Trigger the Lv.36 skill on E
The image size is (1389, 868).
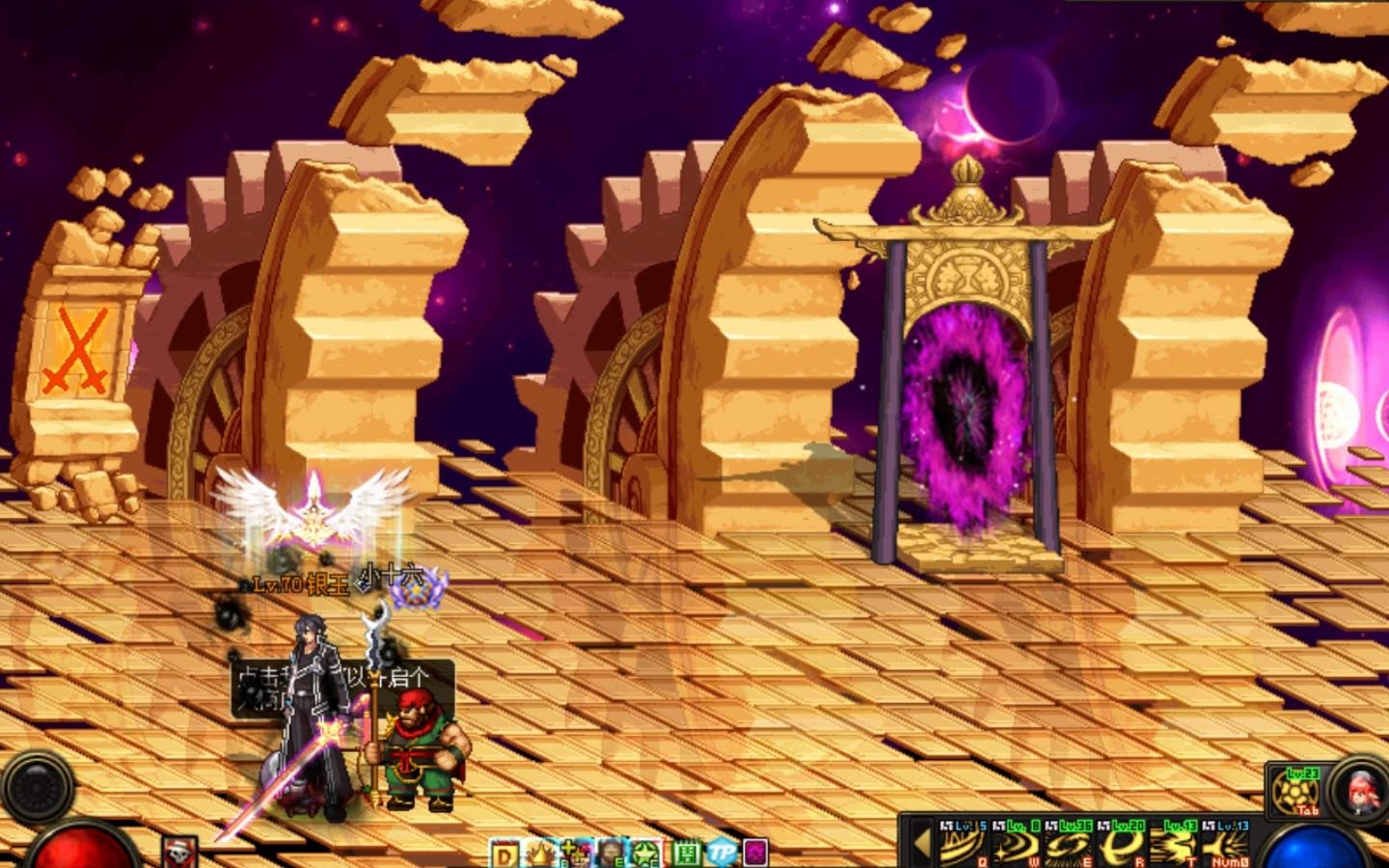1067,846
